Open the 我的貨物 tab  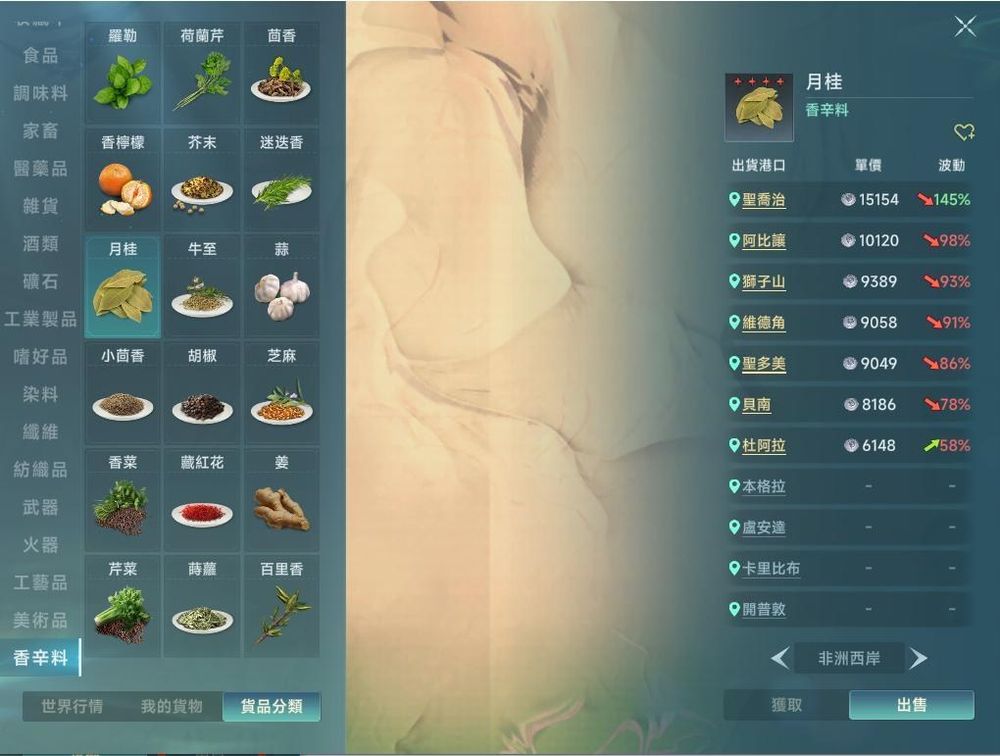tap(171, 707)
